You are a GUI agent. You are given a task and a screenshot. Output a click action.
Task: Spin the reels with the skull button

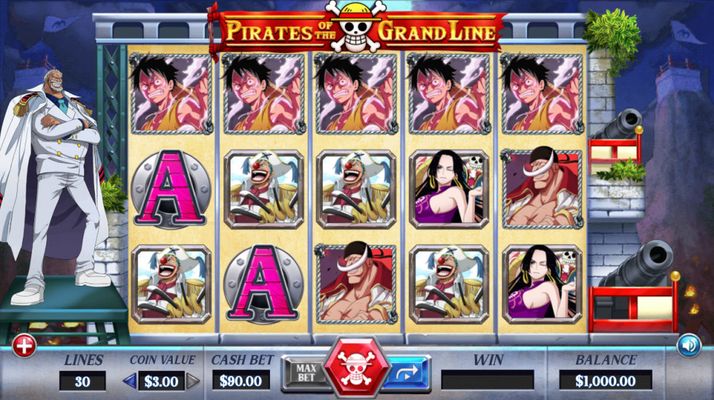click(x=357, y=370)
